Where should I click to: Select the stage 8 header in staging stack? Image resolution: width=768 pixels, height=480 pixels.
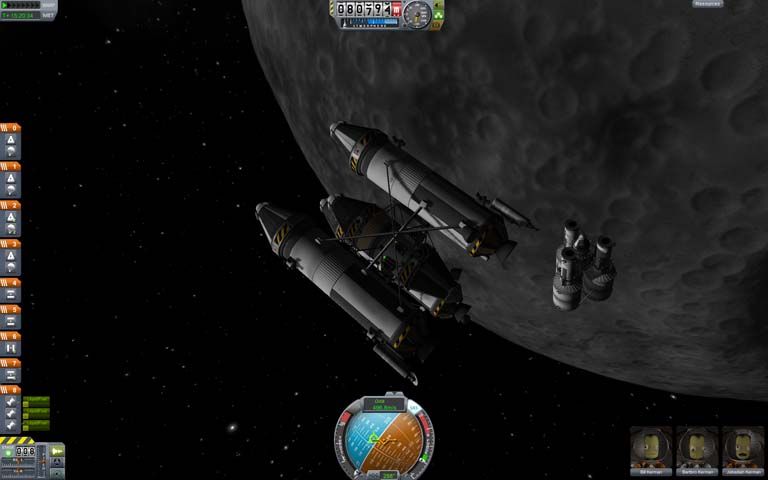tap(10, 389)
